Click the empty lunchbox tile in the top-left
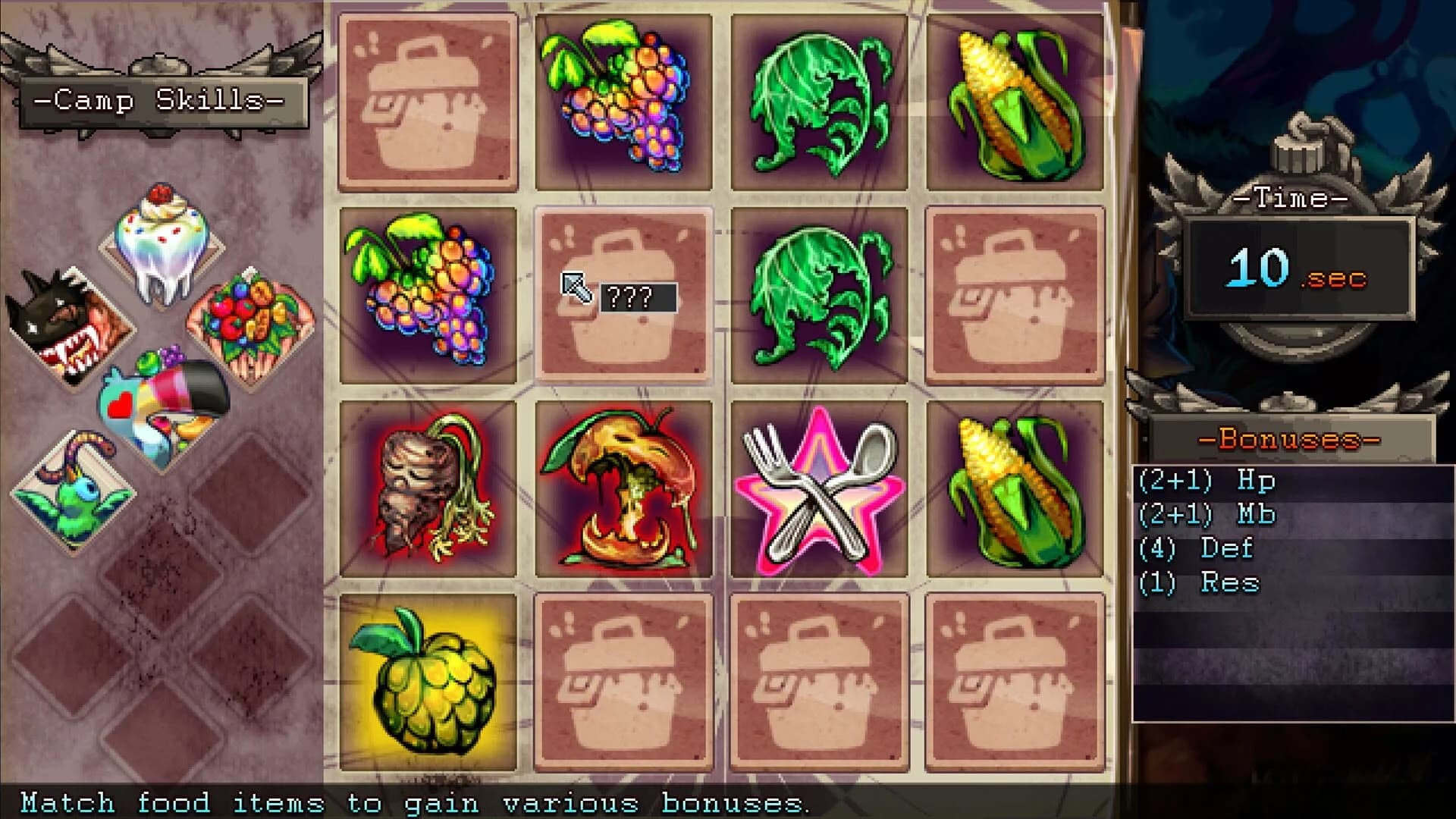Viewport: 1456px width, 819px height. (x=428, y=99)
